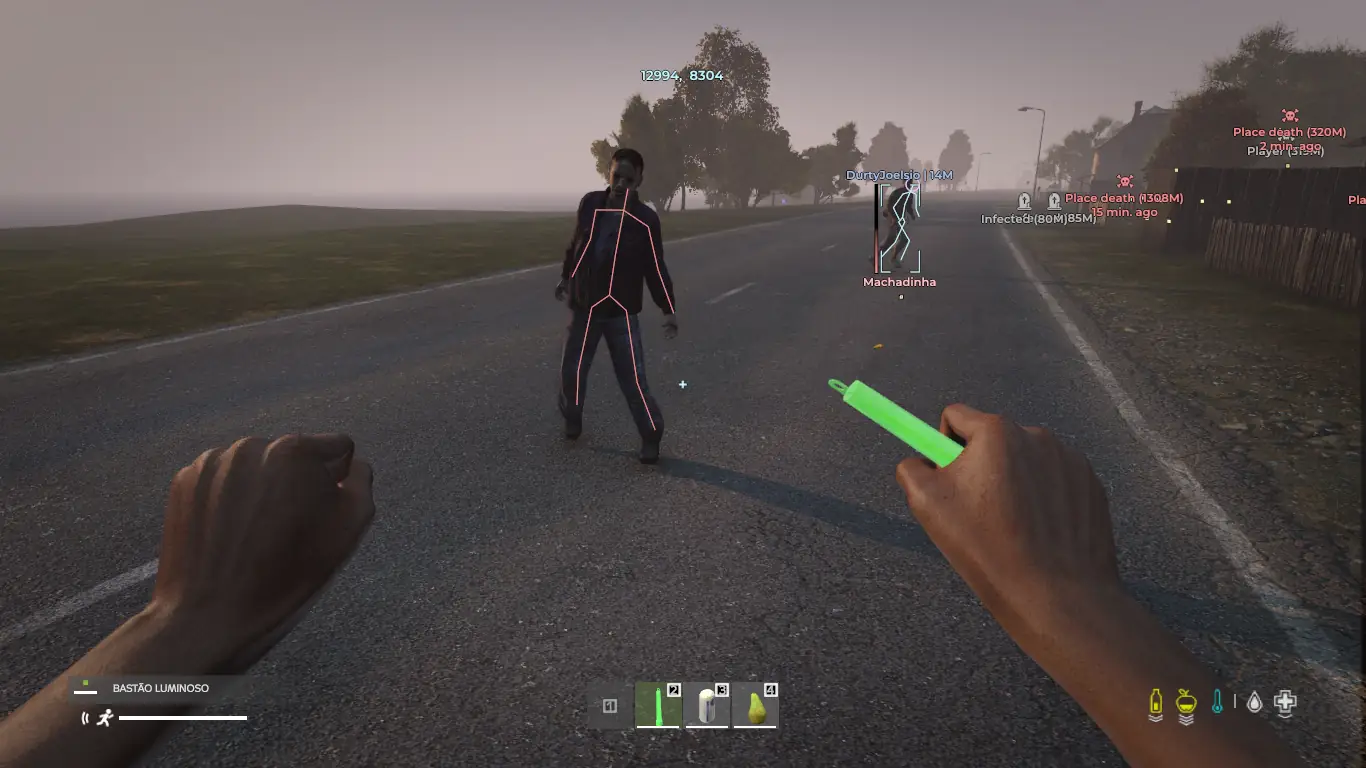Click the skull marker for Place death 320M

pyautogui.click(x=1290, y=116)
